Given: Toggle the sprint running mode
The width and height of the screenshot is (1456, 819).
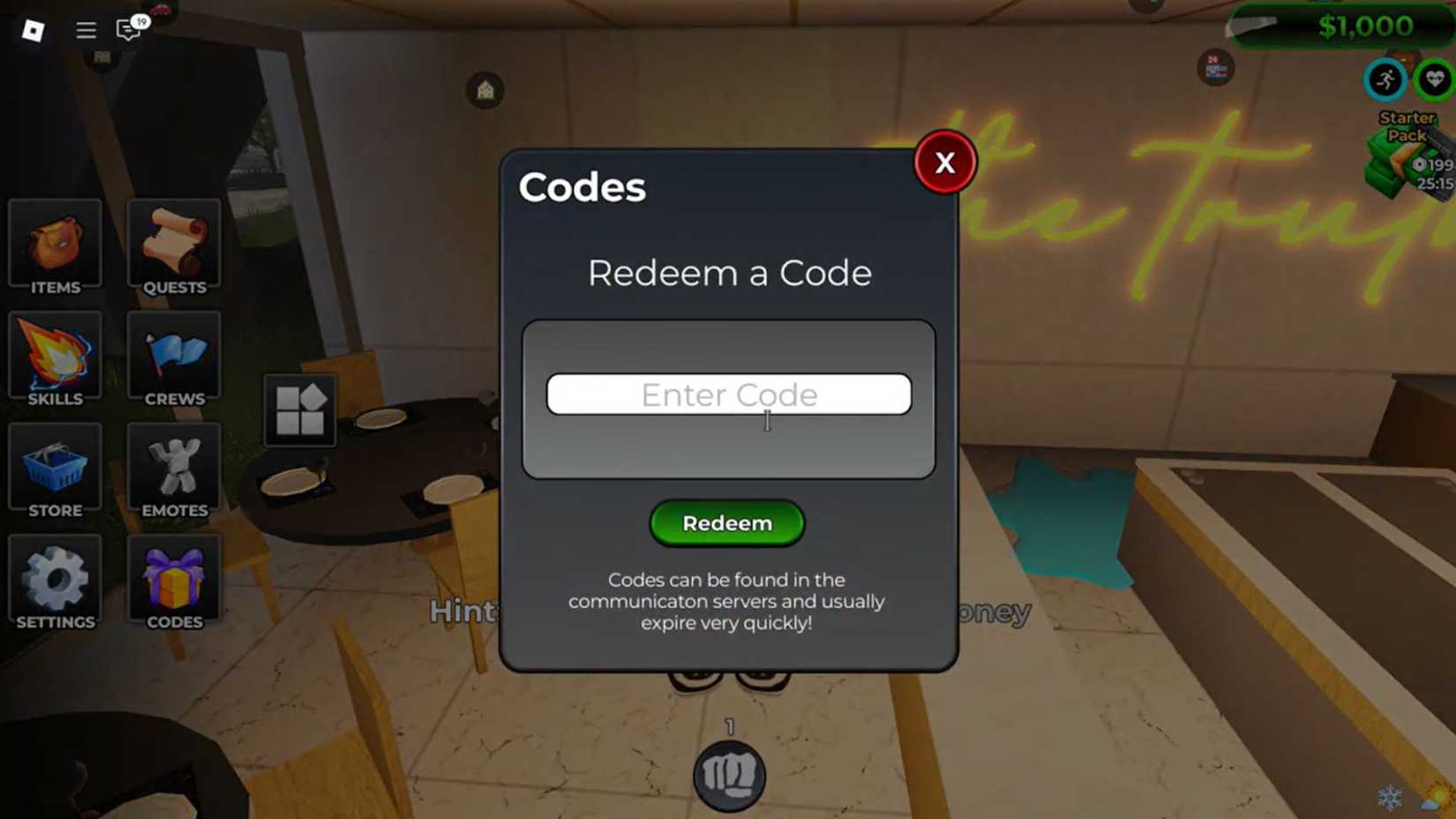Looking at the screenshot, I should [x=1386, y=80].
